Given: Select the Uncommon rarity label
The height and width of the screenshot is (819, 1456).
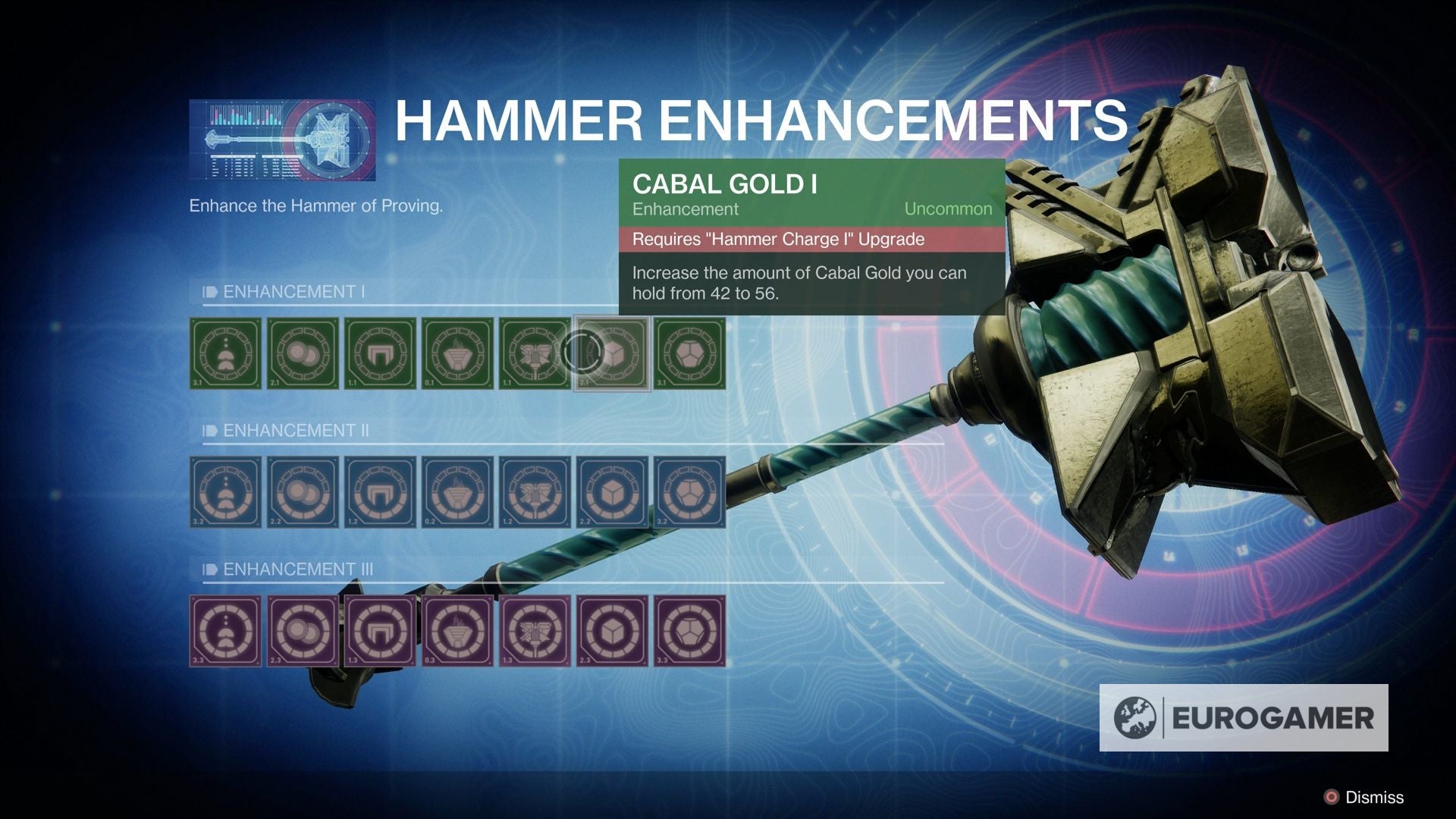Looking at the screenshot, I should [949, 209].
